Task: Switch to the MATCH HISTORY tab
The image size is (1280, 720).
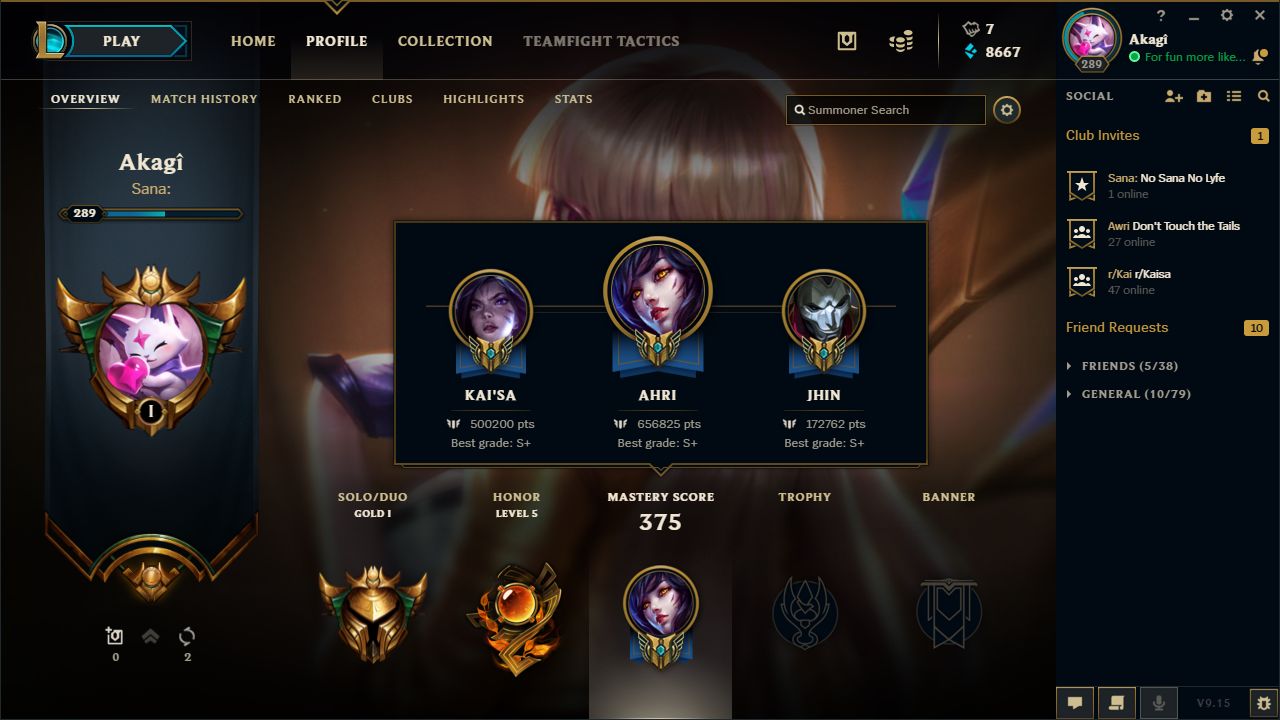Action: [203, 99]
